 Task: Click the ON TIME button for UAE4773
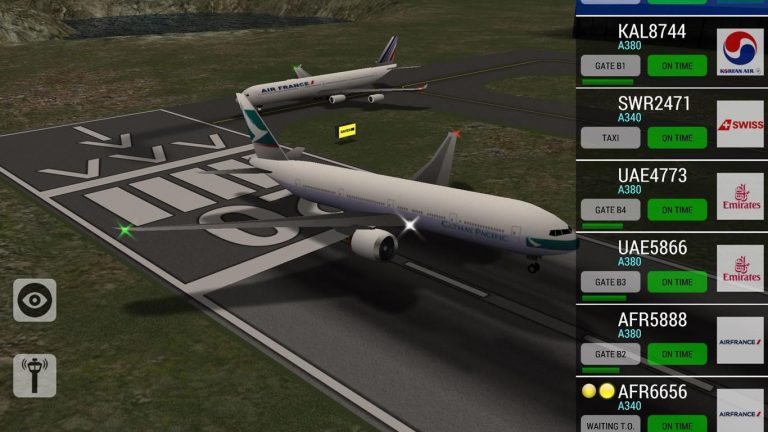coord(677,210)
